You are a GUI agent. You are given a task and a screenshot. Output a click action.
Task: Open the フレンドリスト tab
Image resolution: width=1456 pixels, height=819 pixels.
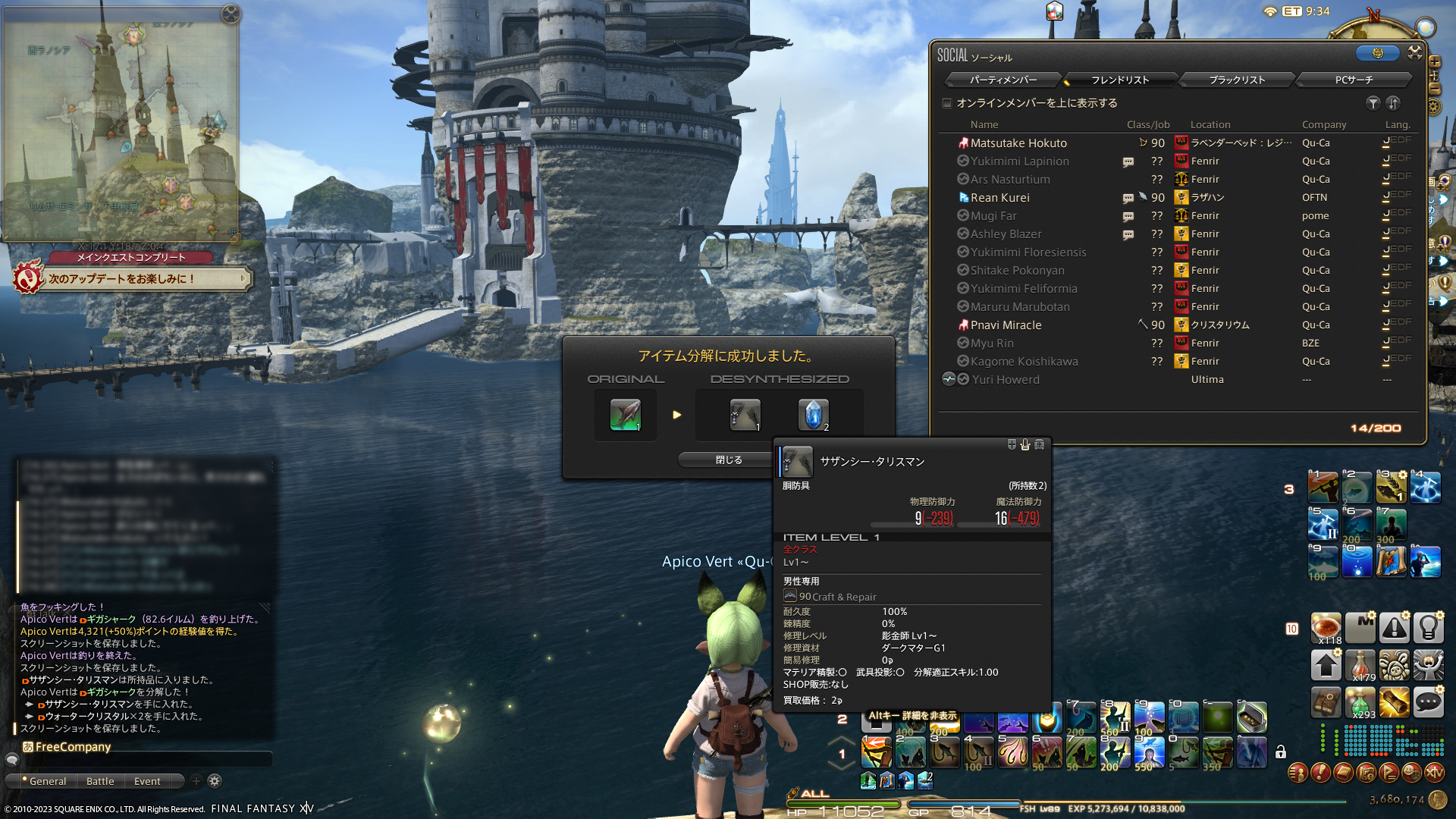point(1120,80)
